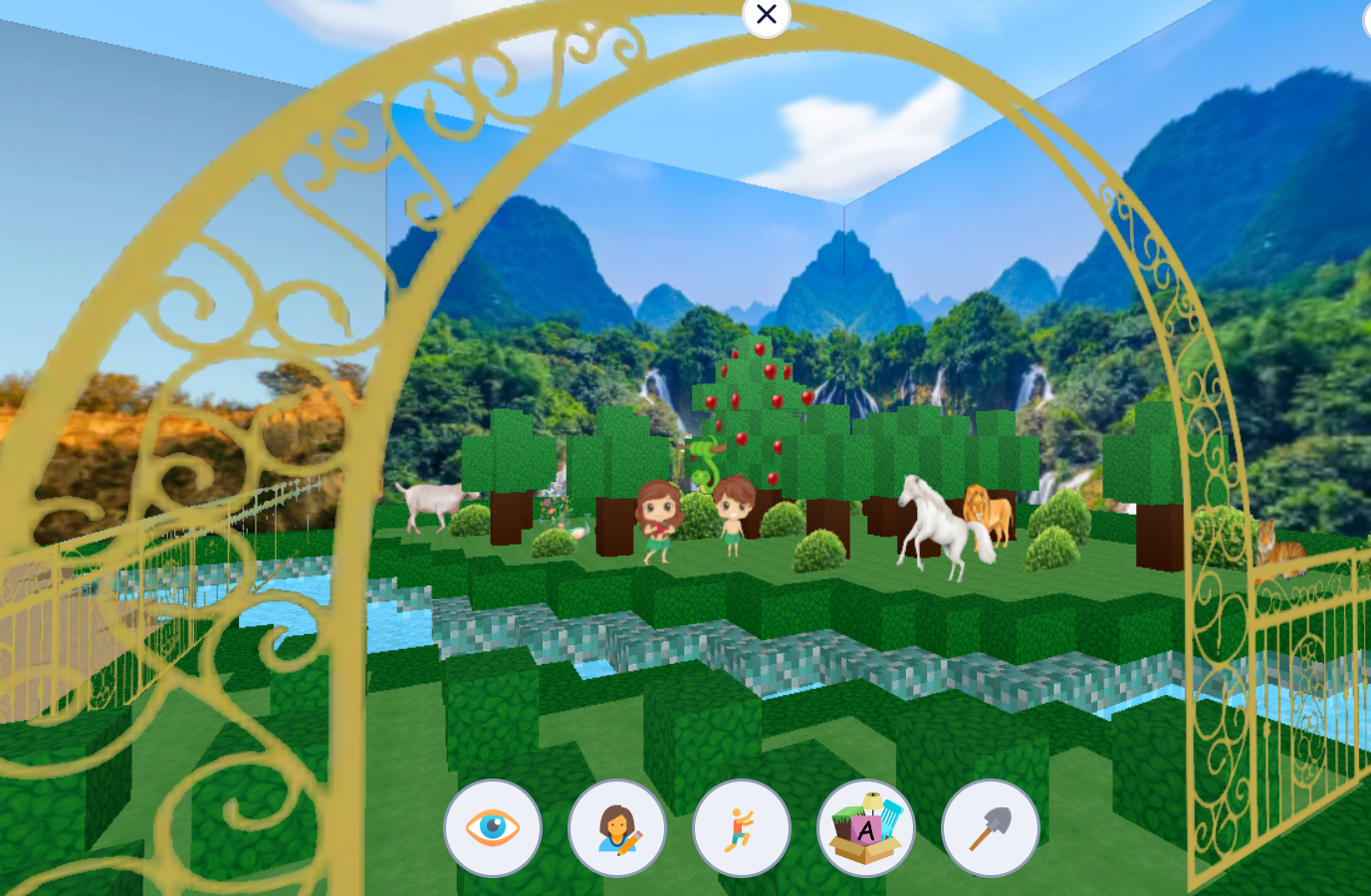Image resolution: width=1371 pixels, height=896 pixels.
Task: Close the scene with the X button
Action: pyautogui.click(x=766, y=14)
